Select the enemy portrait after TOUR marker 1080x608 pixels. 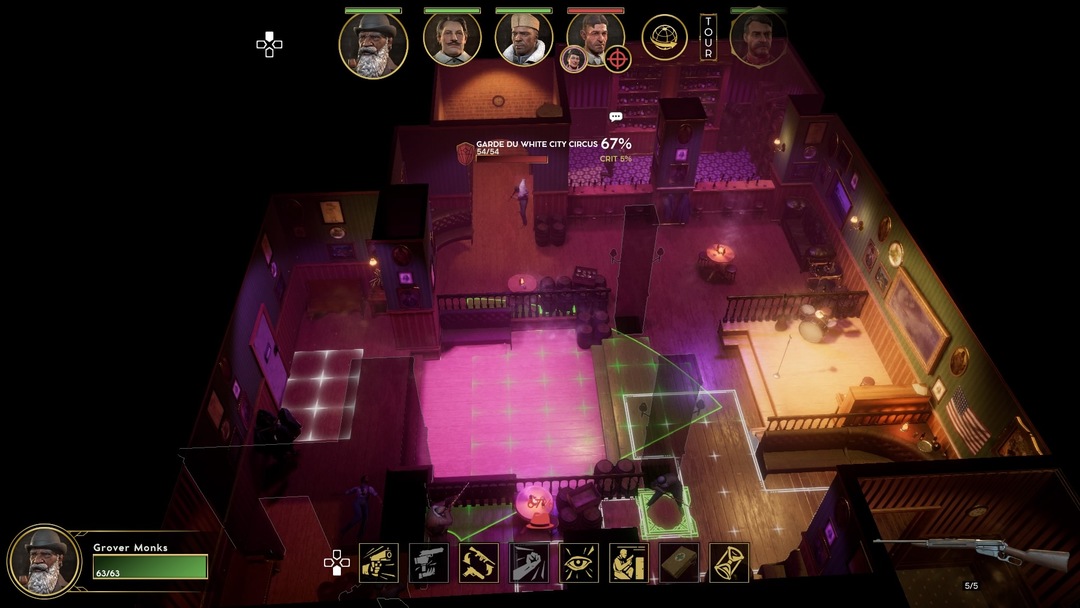(758, 40)
